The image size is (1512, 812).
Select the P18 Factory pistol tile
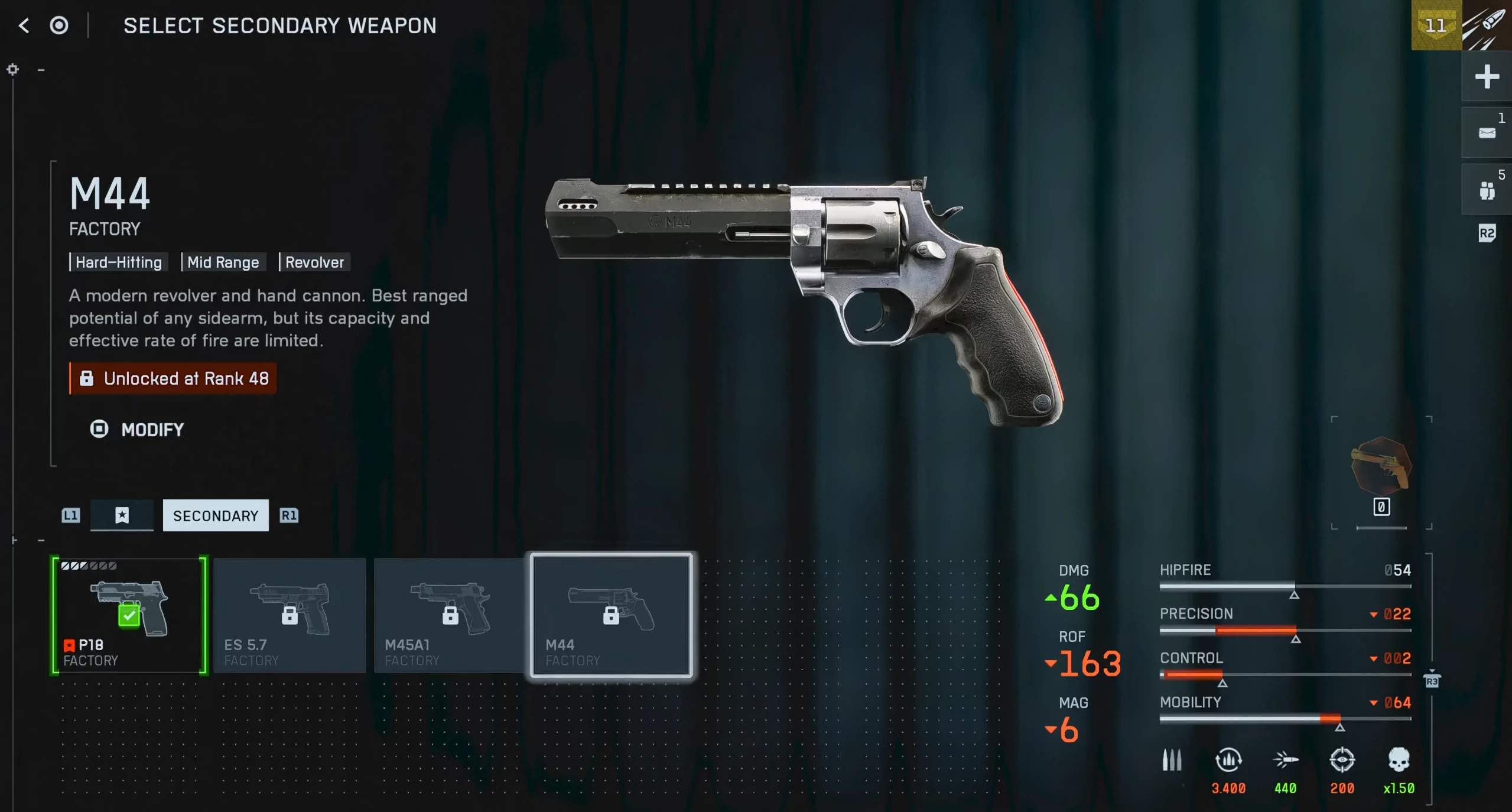point(129,615)
